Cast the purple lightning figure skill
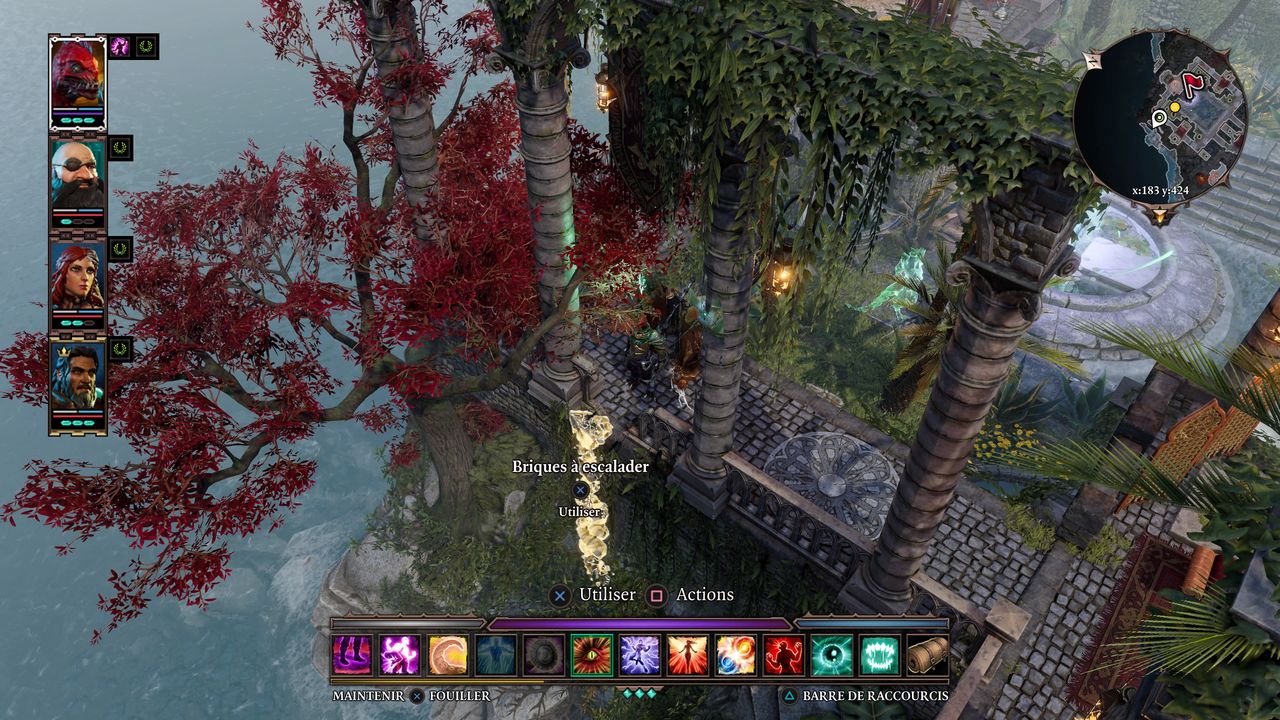 pyautogui.click(x=640, y=655)
